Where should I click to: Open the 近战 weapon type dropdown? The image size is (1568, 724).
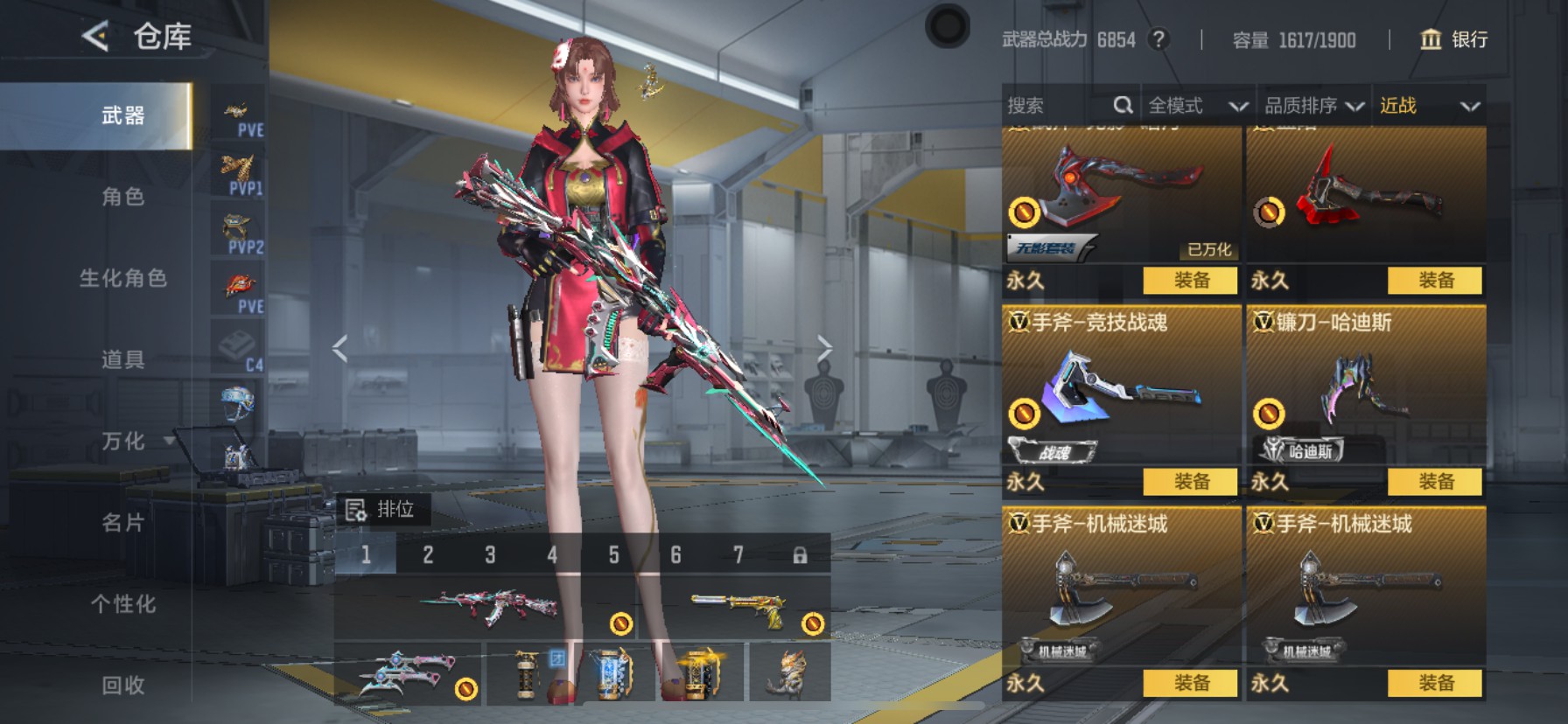coord(1429,106)
